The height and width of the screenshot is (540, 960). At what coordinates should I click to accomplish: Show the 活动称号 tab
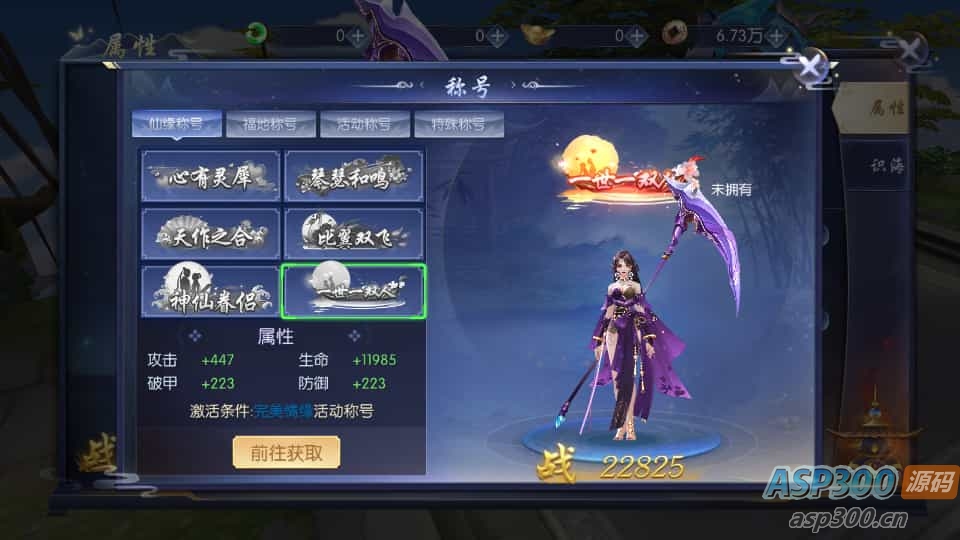click(x=358, y=125)
